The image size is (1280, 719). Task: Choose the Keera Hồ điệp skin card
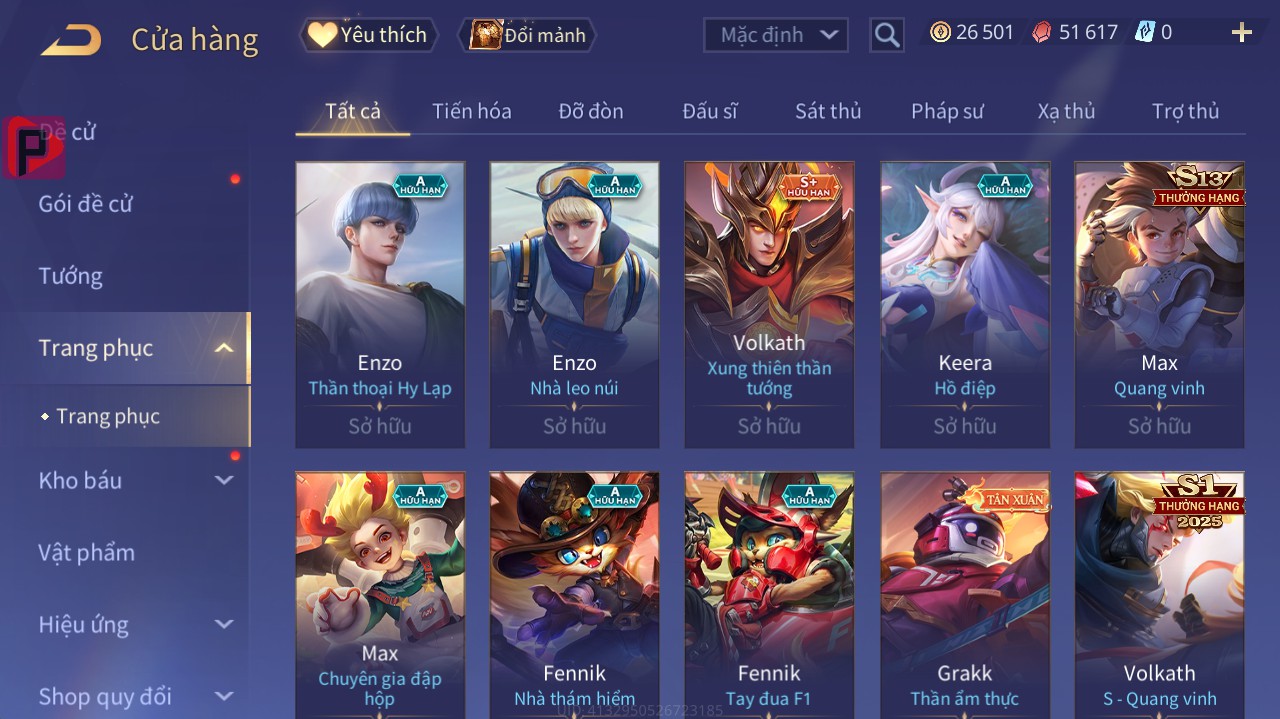[x=965, y=304]
